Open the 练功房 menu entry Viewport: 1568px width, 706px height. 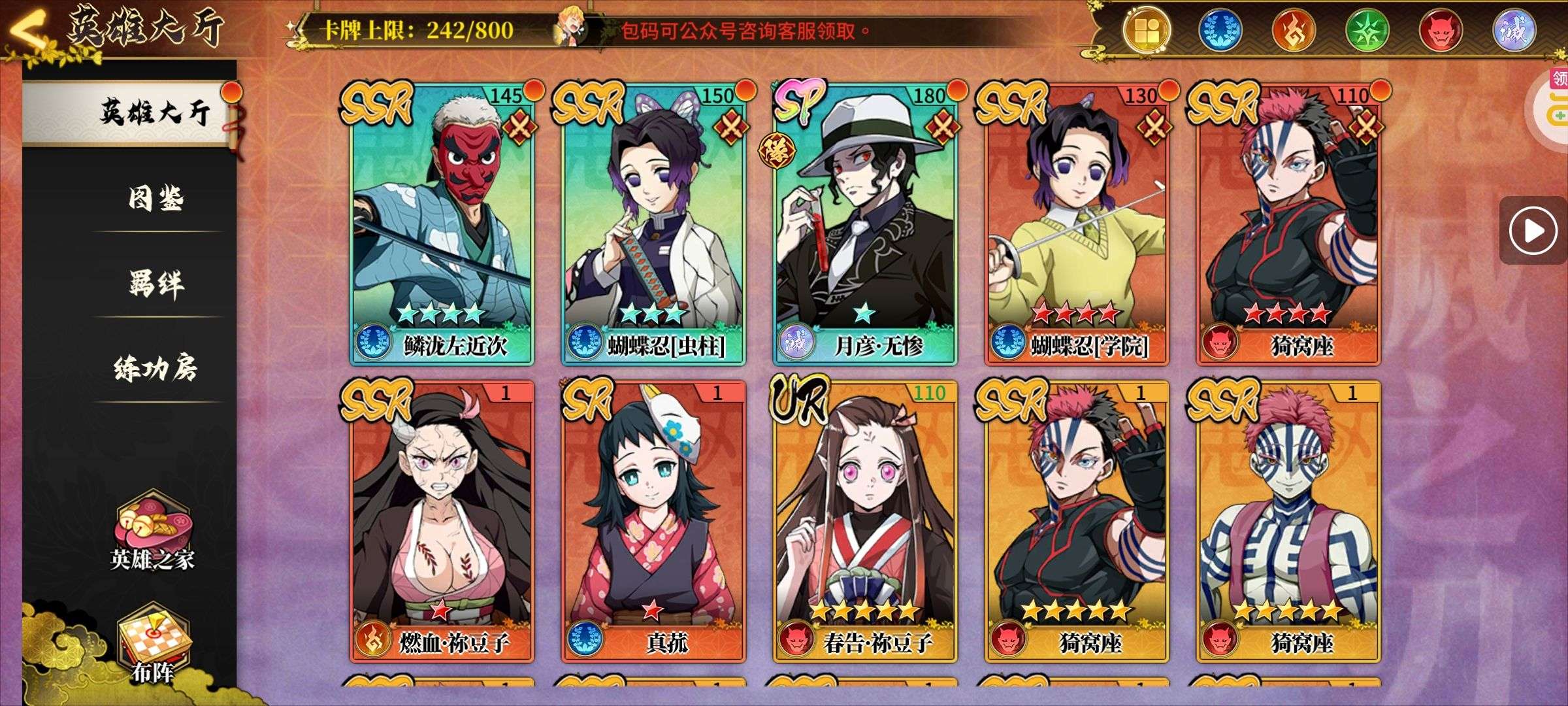(155, 368)
